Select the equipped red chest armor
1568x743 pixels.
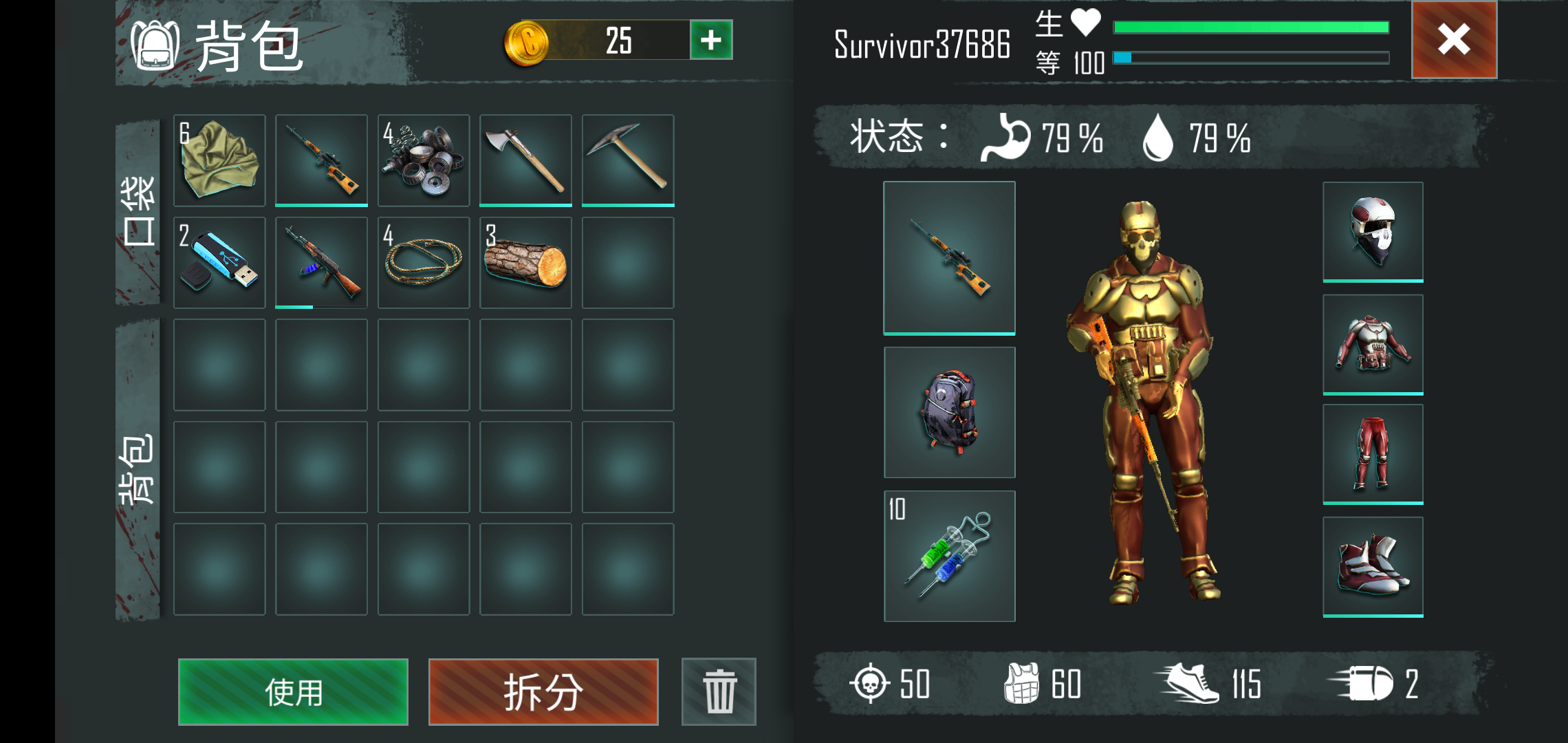click(x=1373, y=344)
